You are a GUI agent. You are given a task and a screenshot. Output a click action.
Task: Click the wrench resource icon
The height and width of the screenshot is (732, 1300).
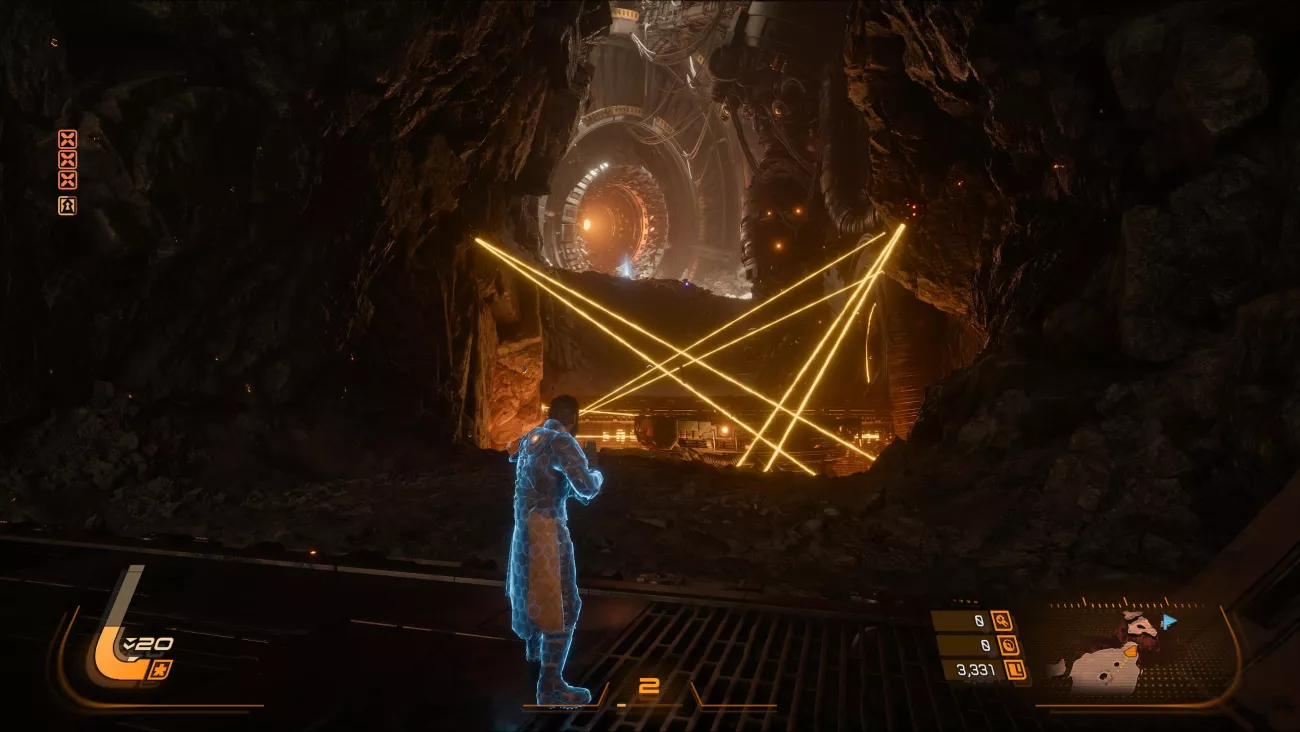click(x=1001, y=621)
